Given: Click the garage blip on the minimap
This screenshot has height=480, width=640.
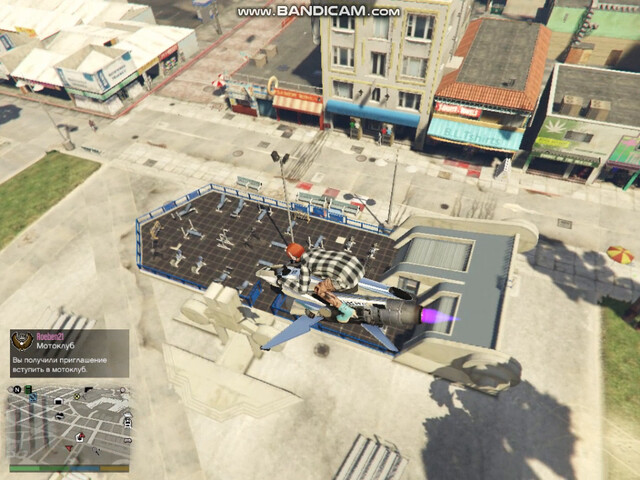Looking at the screenshot, I should click(x=59, y=401).
